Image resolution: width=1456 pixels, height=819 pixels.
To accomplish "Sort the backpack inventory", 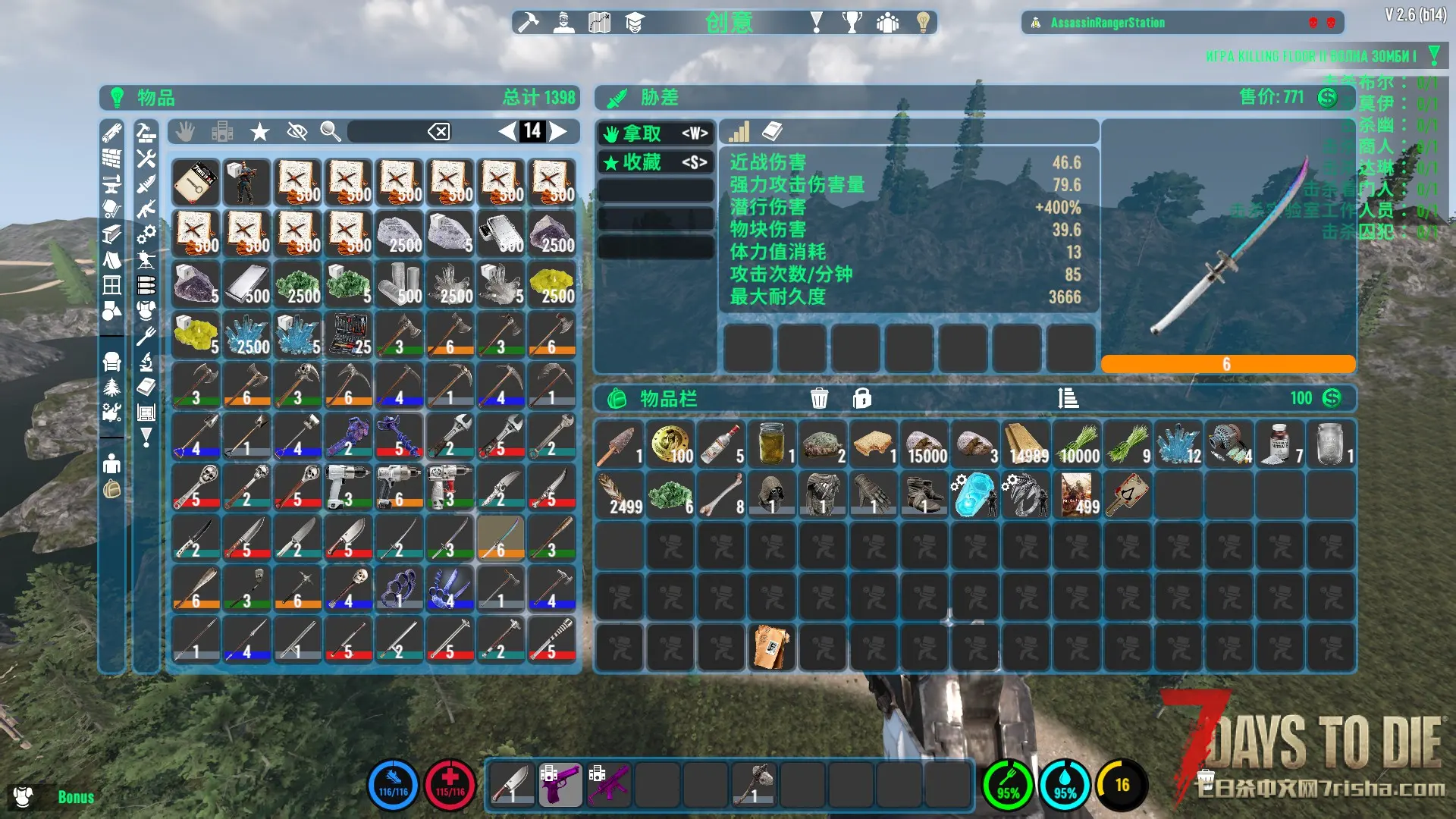I will pyautogui.click(x=1068, y=398).
